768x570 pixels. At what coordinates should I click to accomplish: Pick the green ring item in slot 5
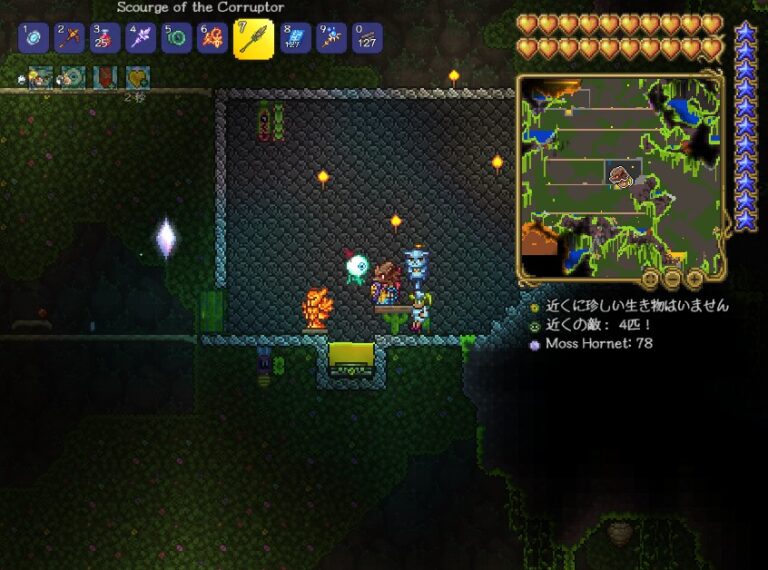tap(176, 39)
